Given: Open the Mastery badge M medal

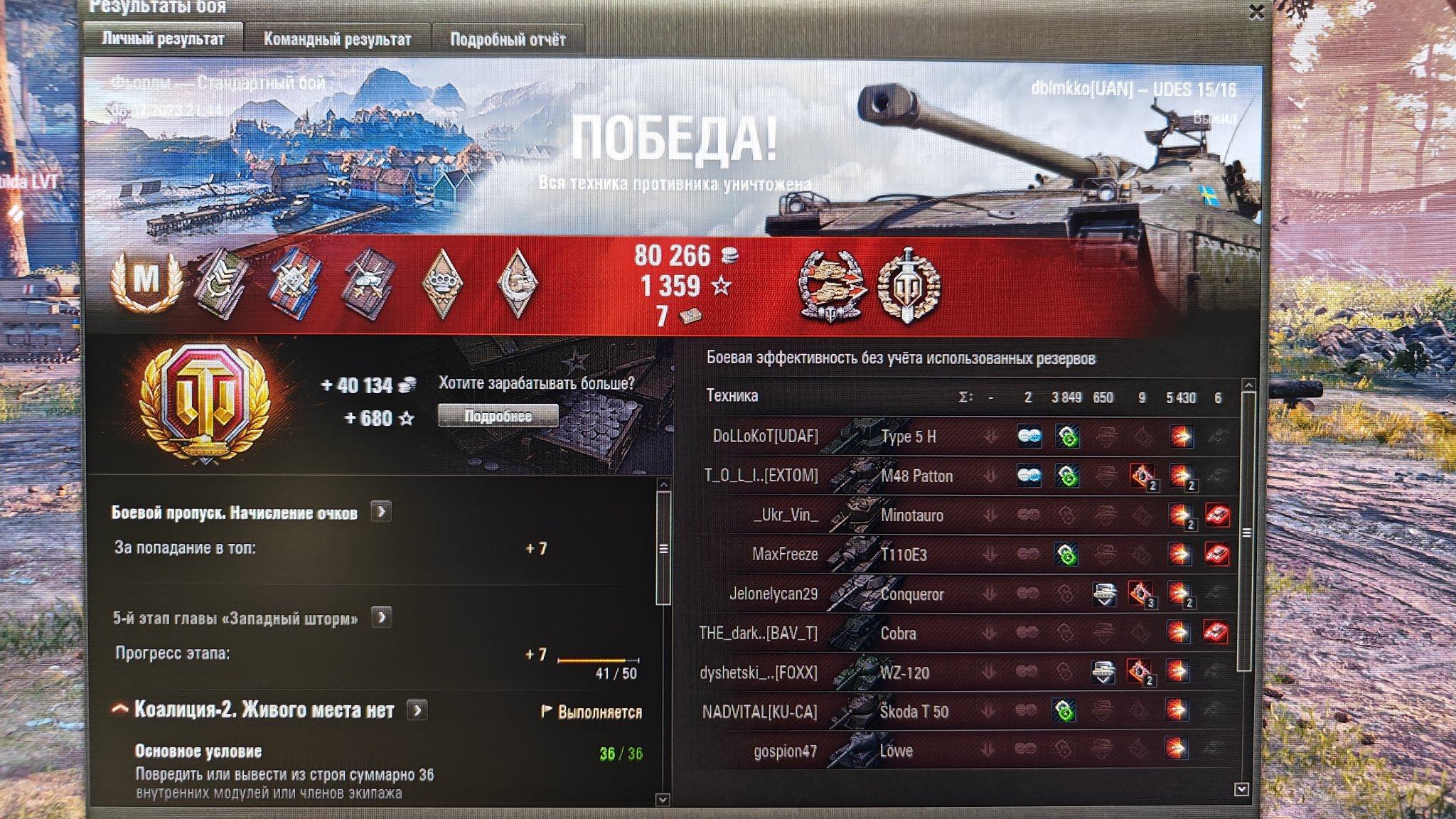Looking at the screenshot, I should (146, 280).
